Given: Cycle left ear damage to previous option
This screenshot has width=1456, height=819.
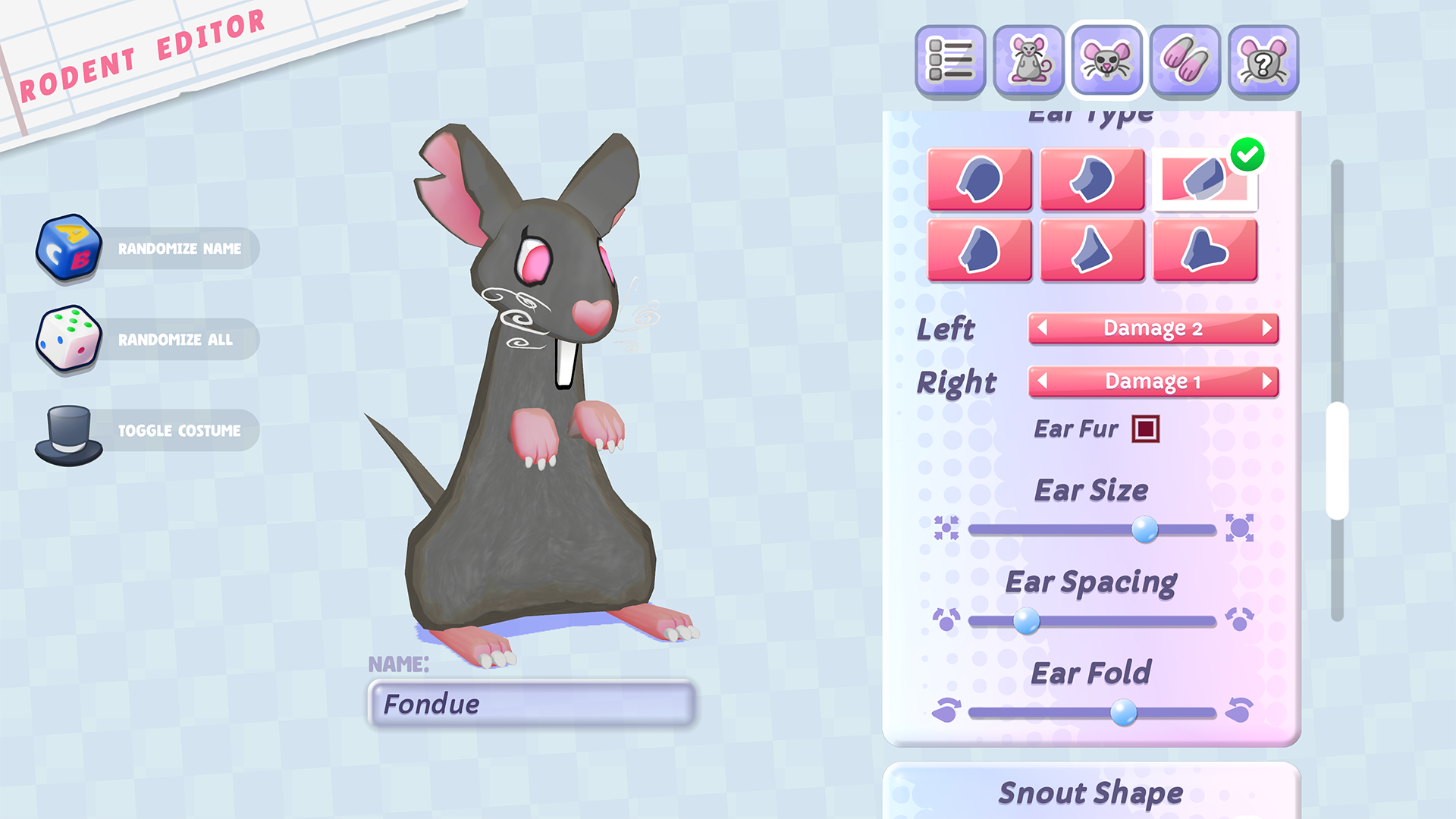Looking at the screenshot, I should (1043, 328).
